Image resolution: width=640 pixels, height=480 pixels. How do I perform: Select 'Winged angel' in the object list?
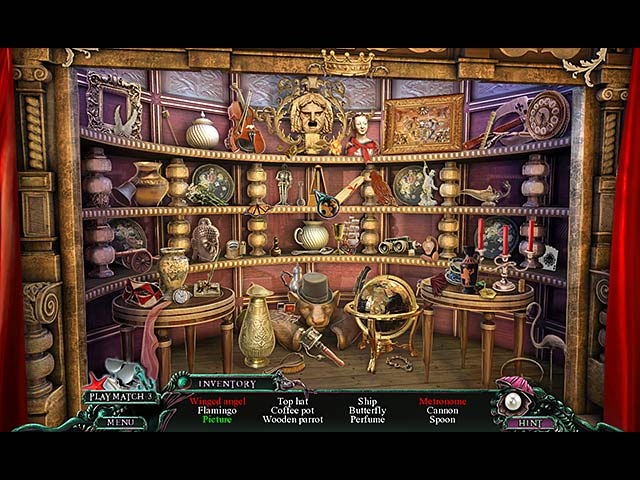point(216,401)
